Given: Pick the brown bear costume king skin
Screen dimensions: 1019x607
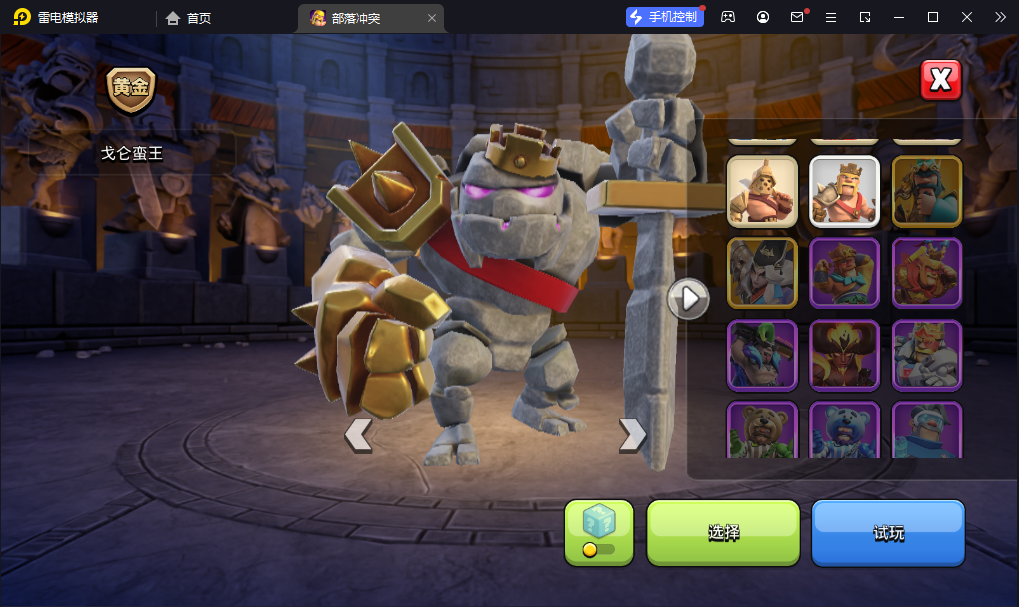Looking at the screenshot, I should pyautogui.click(x=762, y=431).
